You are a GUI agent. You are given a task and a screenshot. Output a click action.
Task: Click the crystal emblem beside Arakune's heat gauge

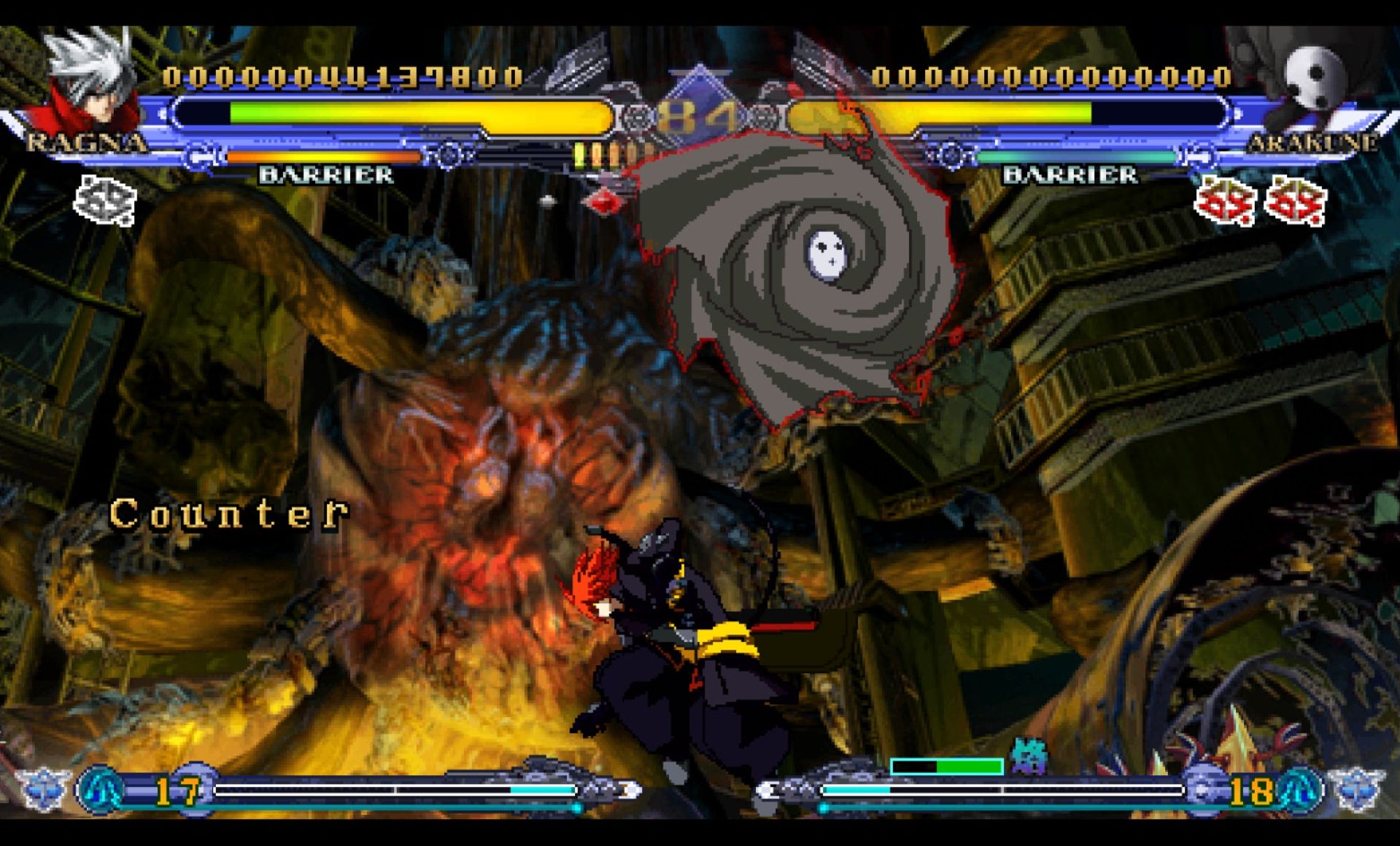(x=1357, y=789)
